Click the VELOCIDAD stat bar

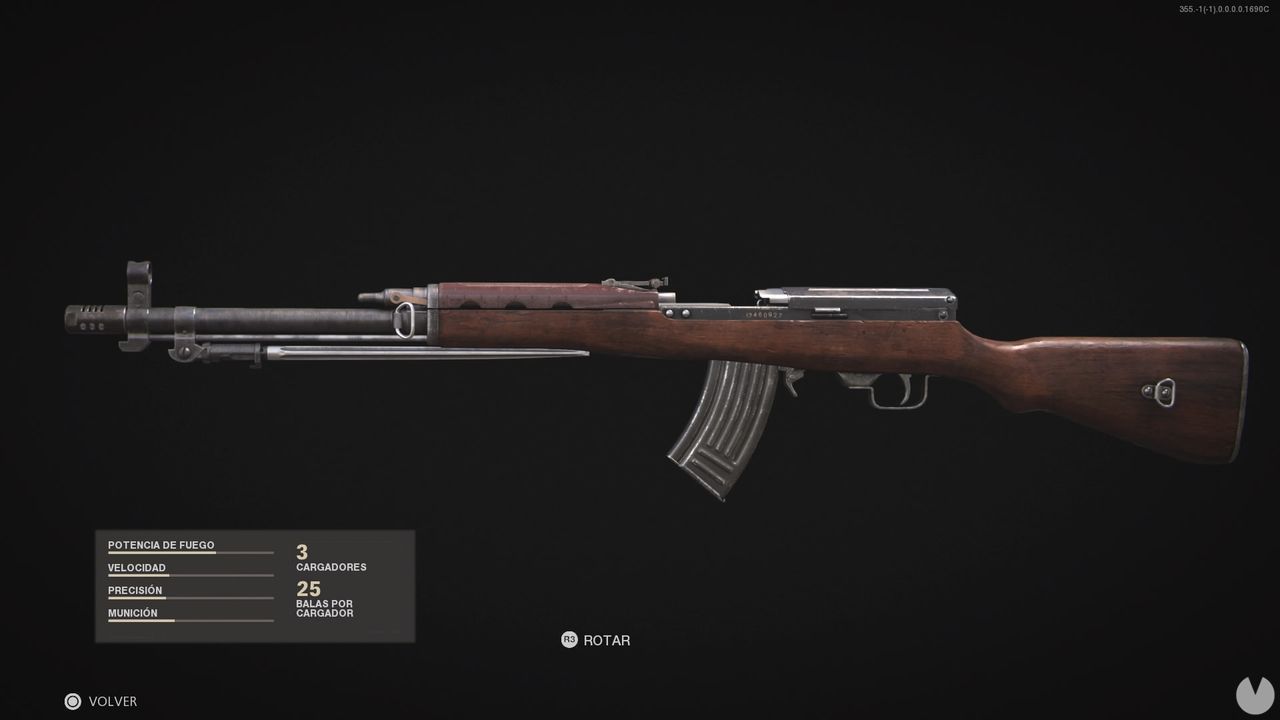coord(190,575)
